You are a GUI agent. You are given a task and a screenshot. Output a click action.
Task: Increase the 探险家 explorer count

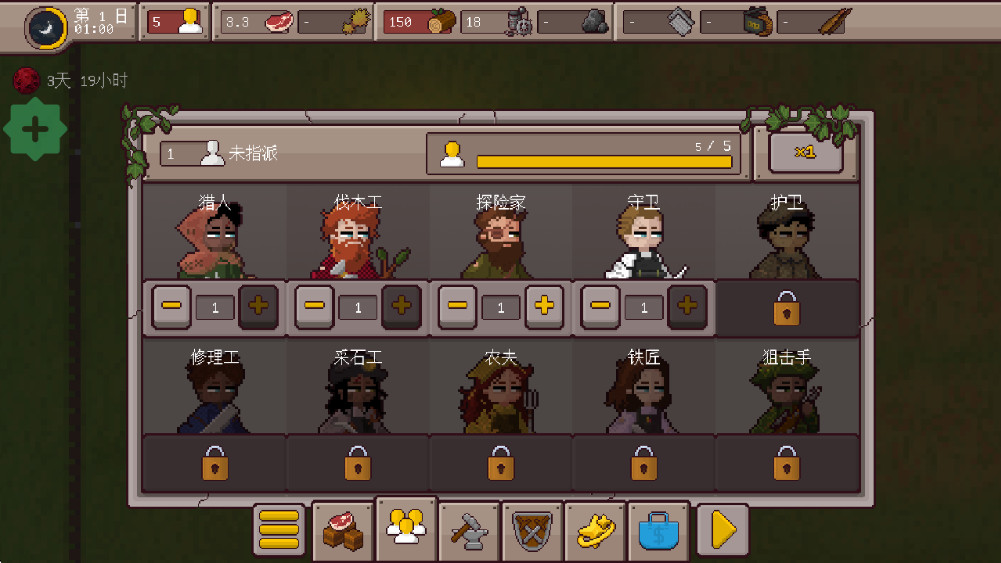(x=544, y=306)
